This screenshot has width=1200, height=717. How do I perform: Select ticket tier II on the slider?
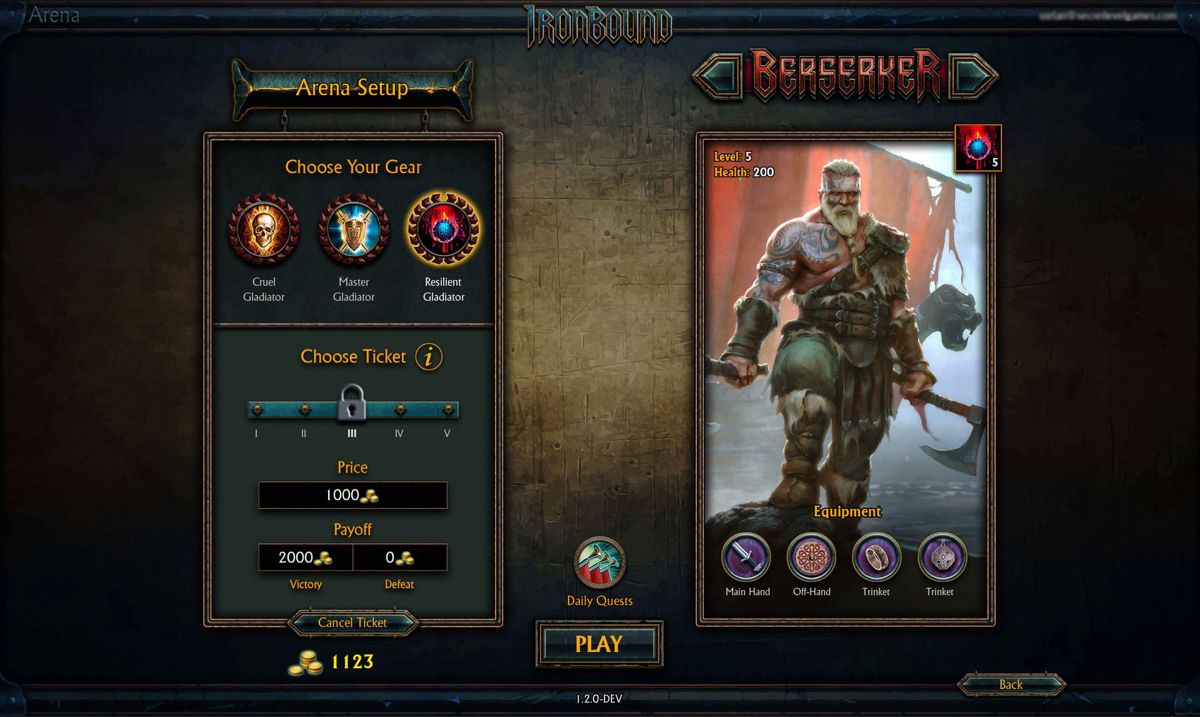(304, 409)
